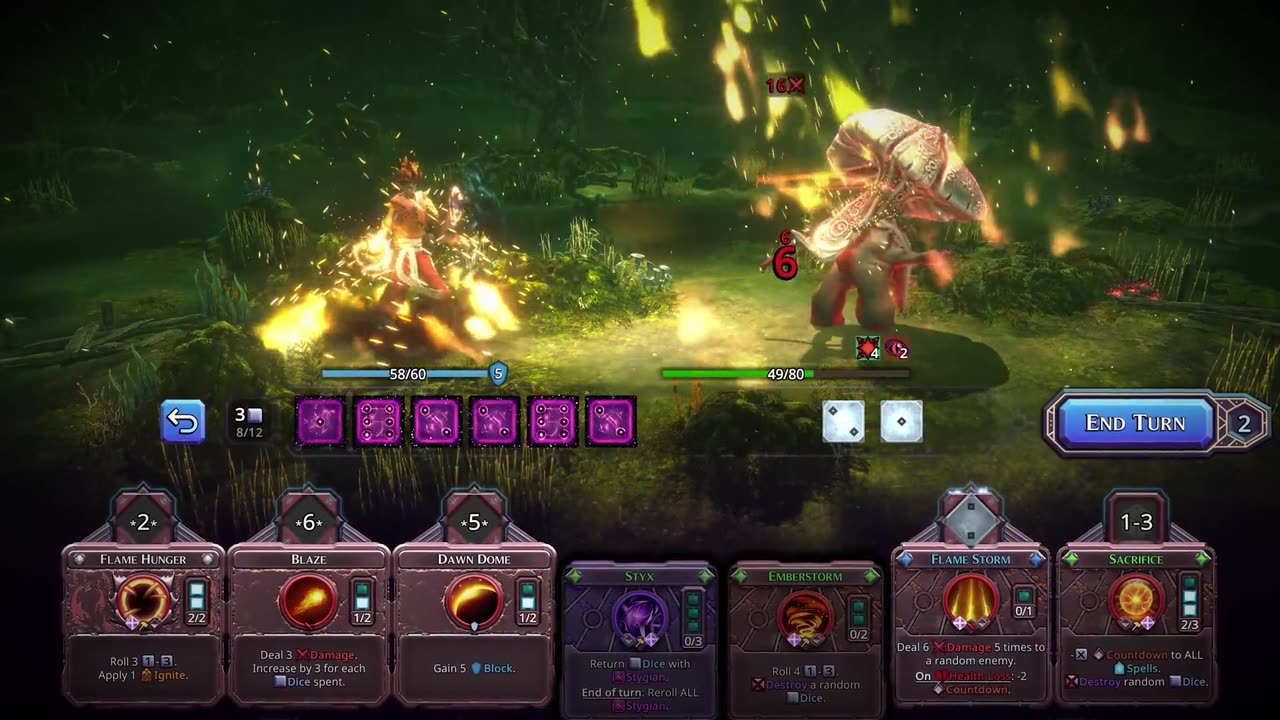
Task: Click the blue undo arrow button
Action: point(183,421)
